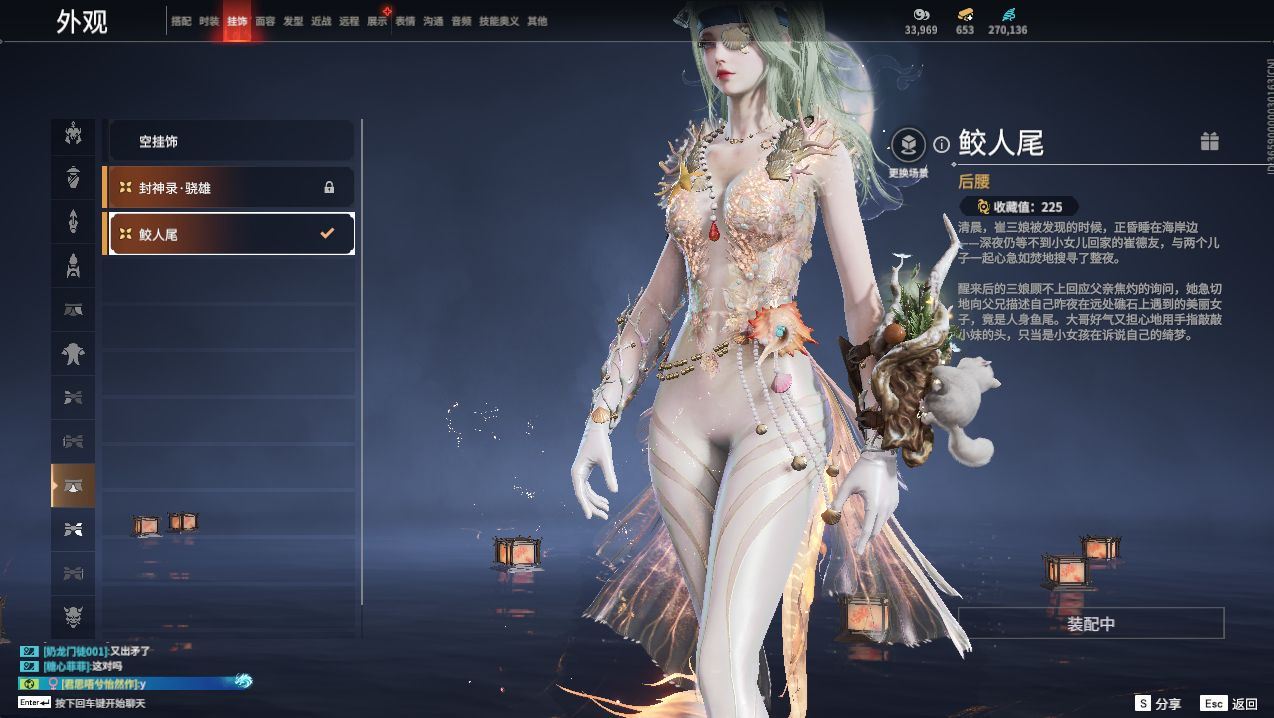Viewport: 1274px width, 718px height.
Task: Open the 沟通 tab
Action: click(x=433, y=21)
